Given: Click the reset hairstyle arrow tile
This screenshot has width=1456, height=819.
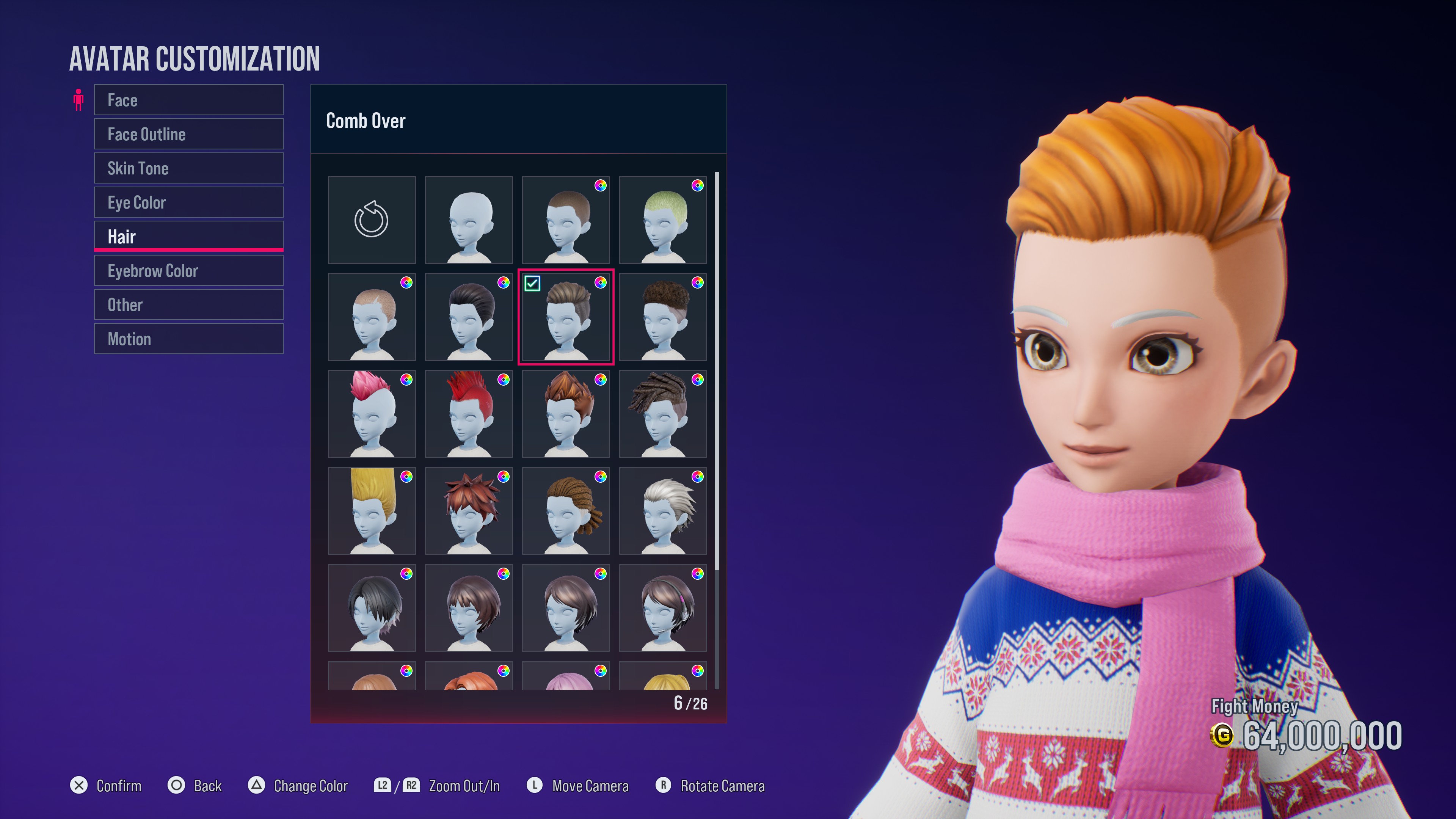Looking at the screenshot, I should (x=371, y=219).
